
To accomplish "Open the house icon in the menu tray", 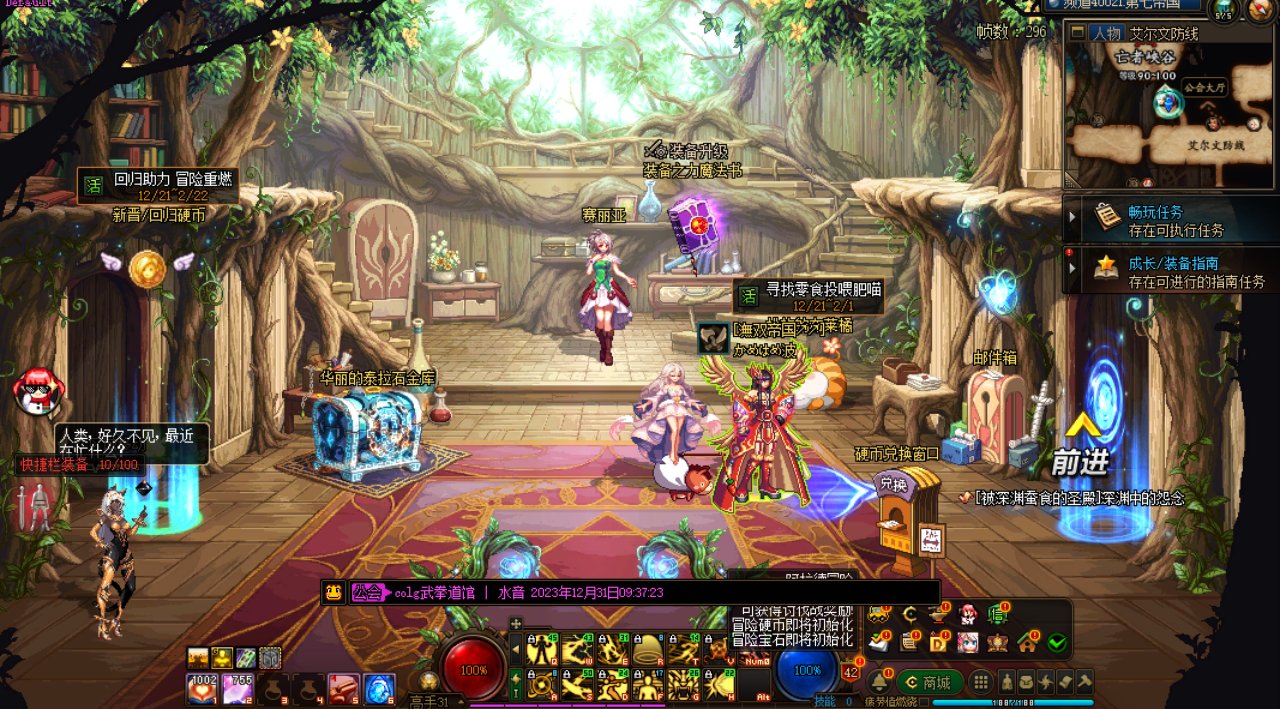I will [1027, 642].
